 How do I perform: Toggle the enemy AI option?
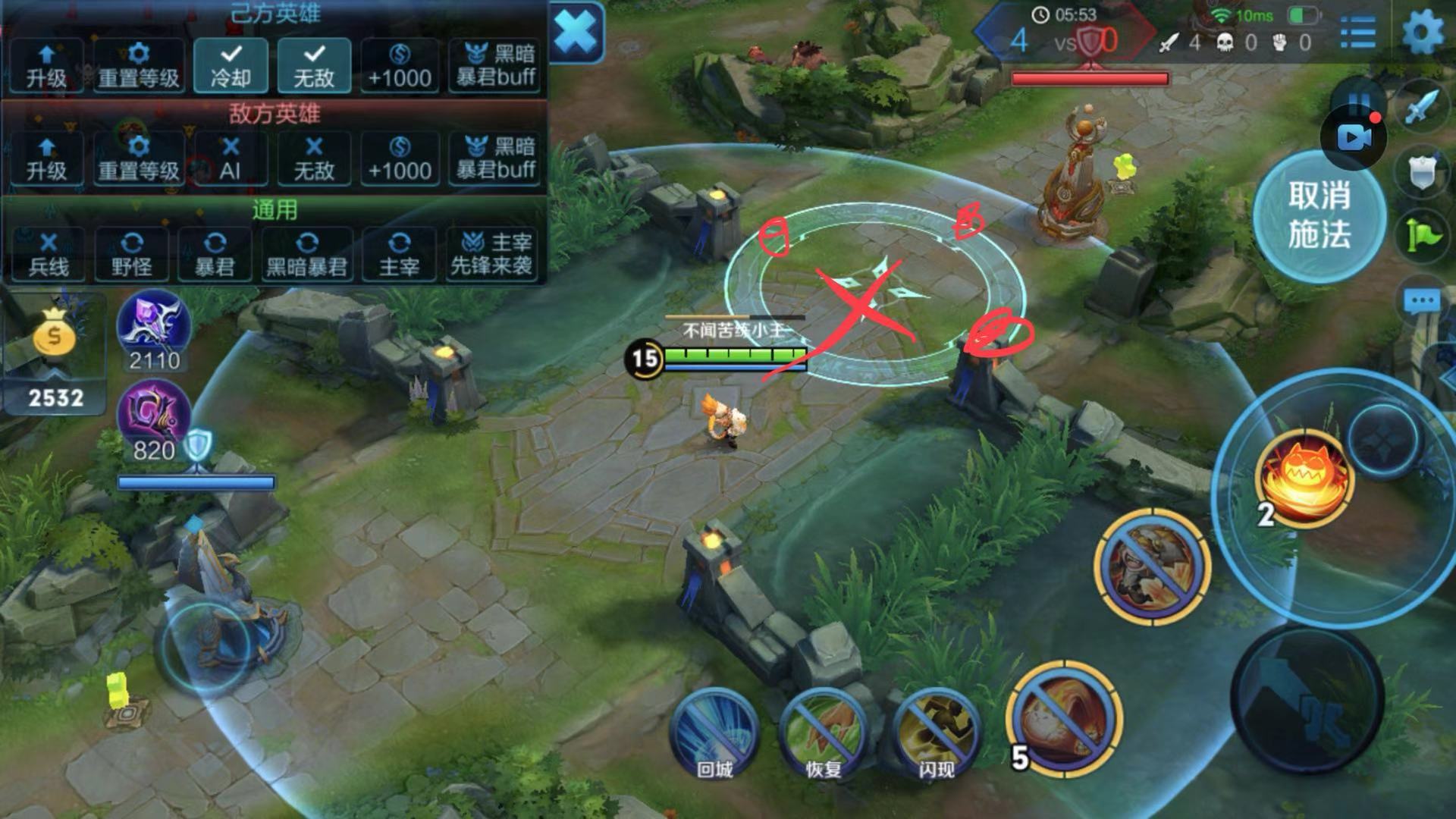pyautogui.click(x=231, y=158)
